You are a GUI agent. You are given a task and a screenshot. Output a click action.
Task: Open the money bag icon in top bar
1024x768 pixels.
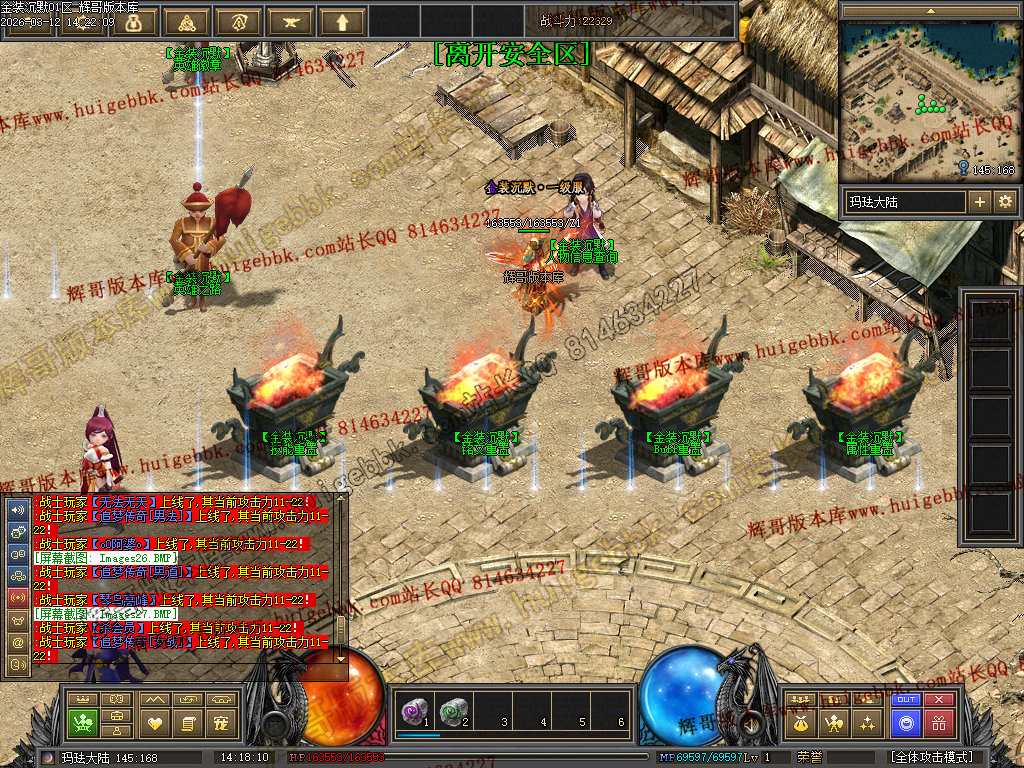pos(134,22)
